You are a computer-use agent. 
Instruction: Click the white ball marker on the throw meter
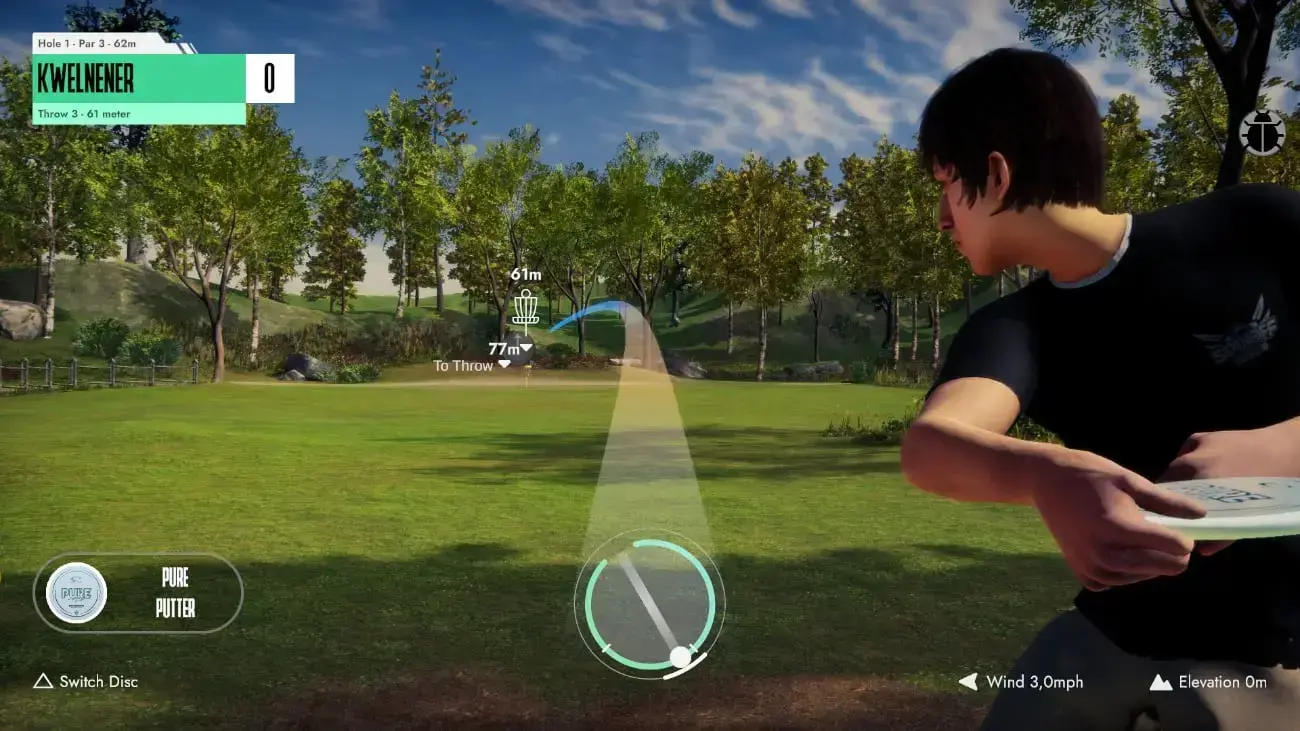click(681, 655)
